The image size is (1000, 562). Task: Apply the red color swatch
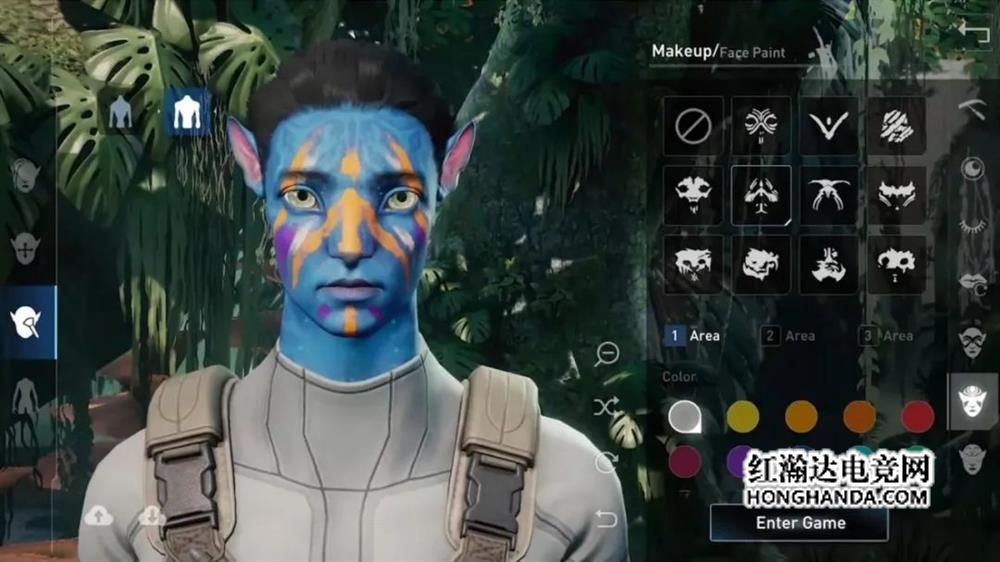click(917, 416)
